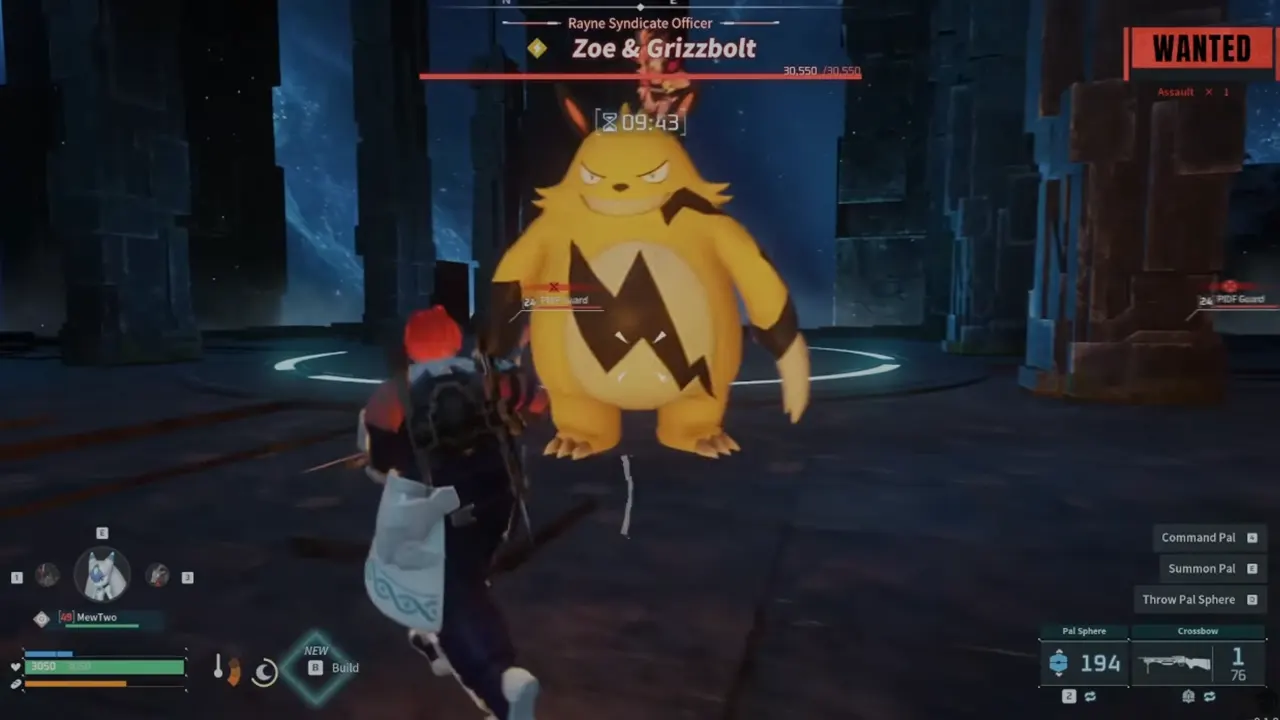Click the cycle arrows under the Pal Sphere slot
The image size is (1280, 720).
[1091, 696]
